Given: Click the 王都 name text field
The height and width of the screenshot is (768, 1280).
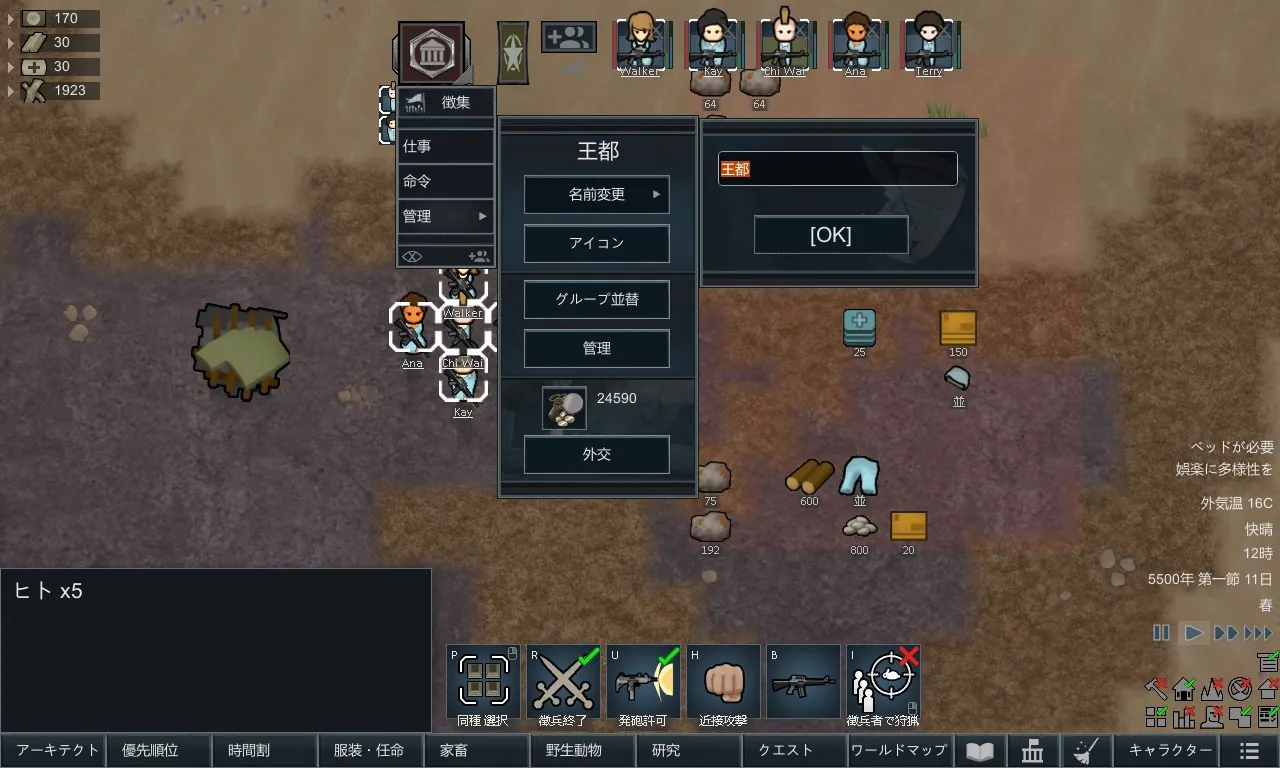Looking at the screenshot, I should click(837, 169).
